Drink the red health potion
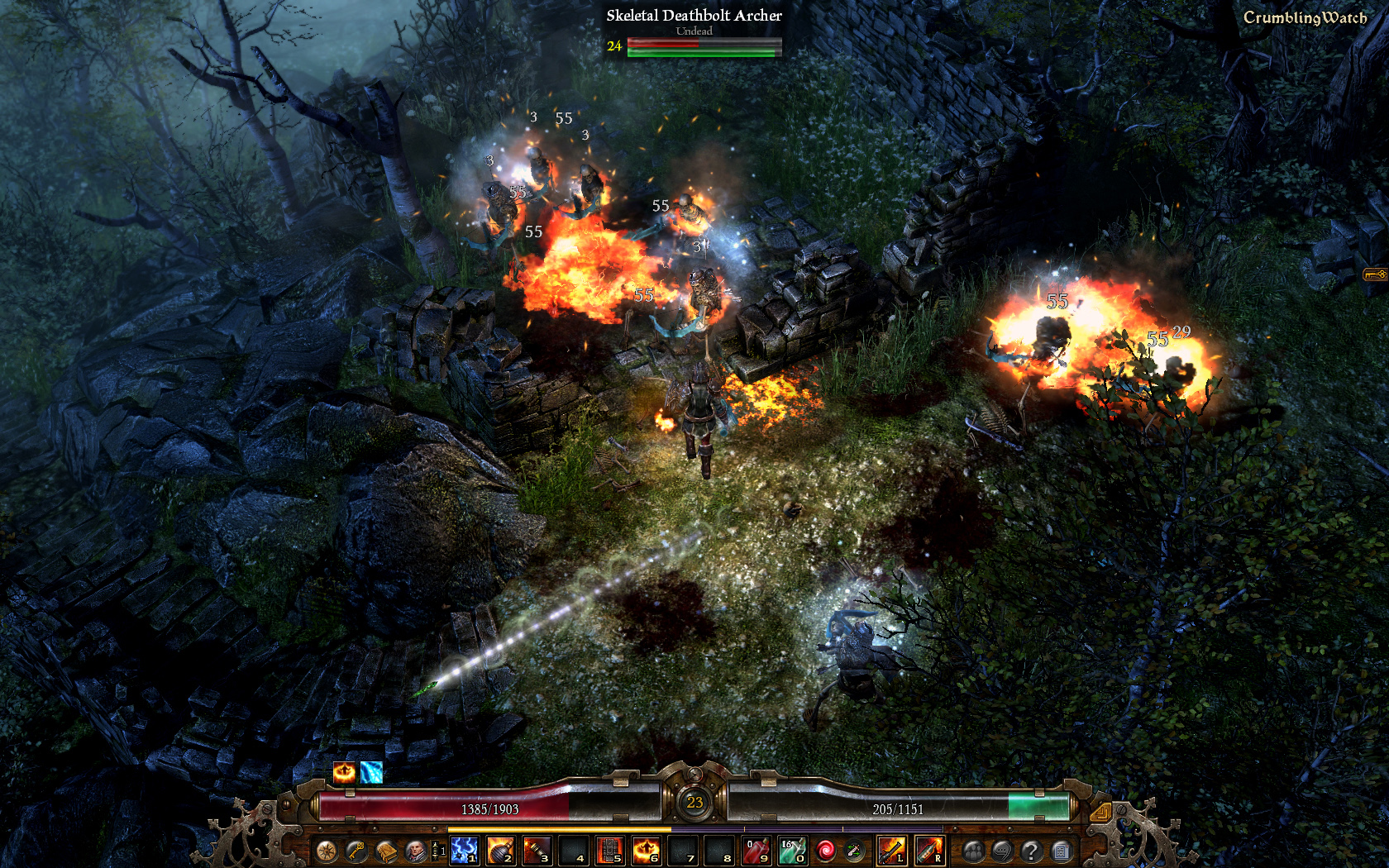The height and width of the screenshot is (868, 1389). (757, 850)
